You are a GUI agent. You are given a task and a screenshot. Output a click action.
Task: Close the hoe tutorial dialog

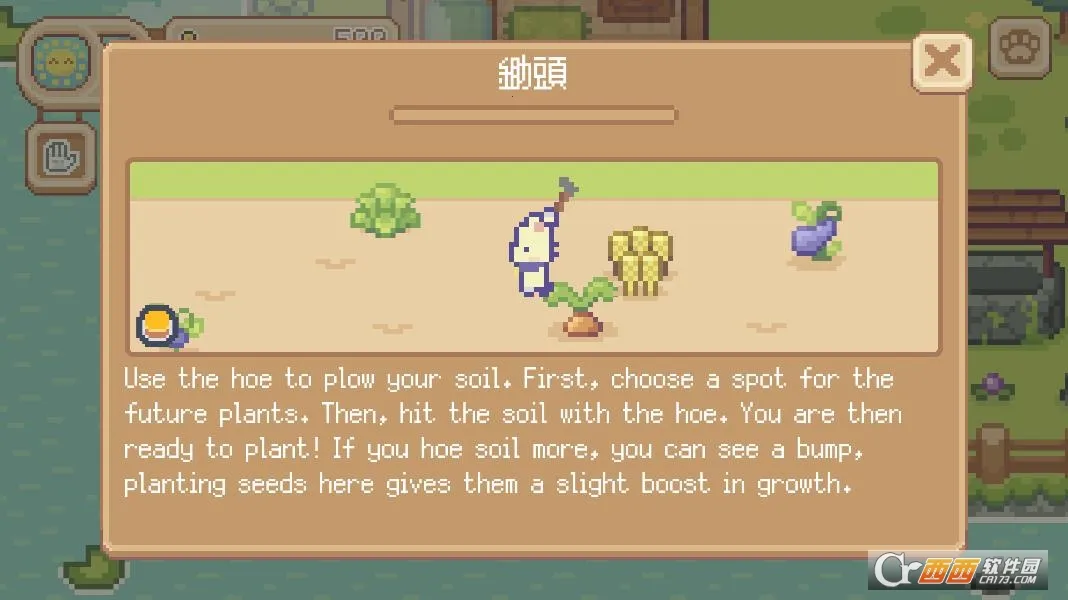[x=941, y=62]
